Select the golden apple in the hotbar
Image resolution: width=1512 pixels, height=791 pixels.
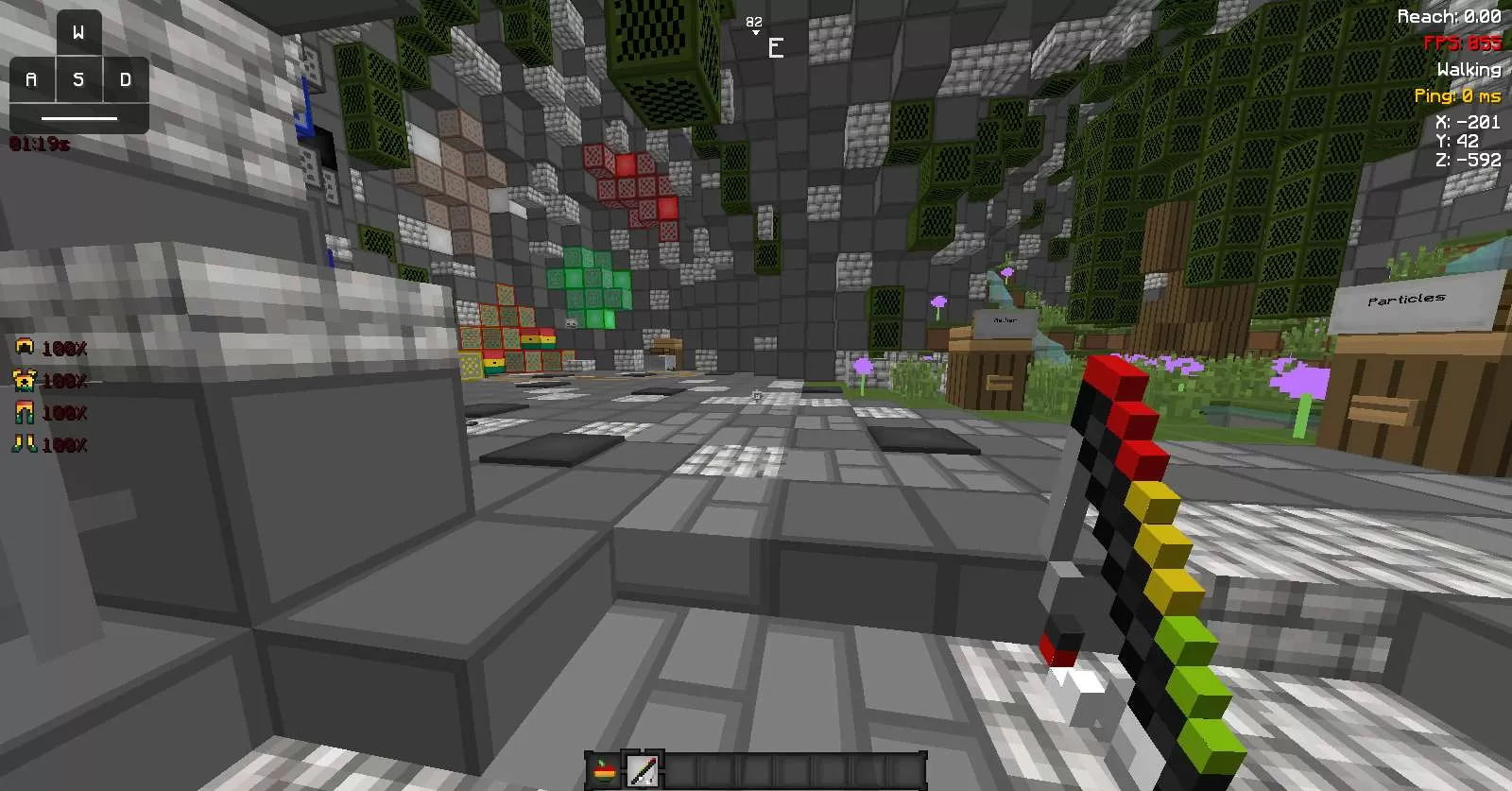(x=605, y=770)
